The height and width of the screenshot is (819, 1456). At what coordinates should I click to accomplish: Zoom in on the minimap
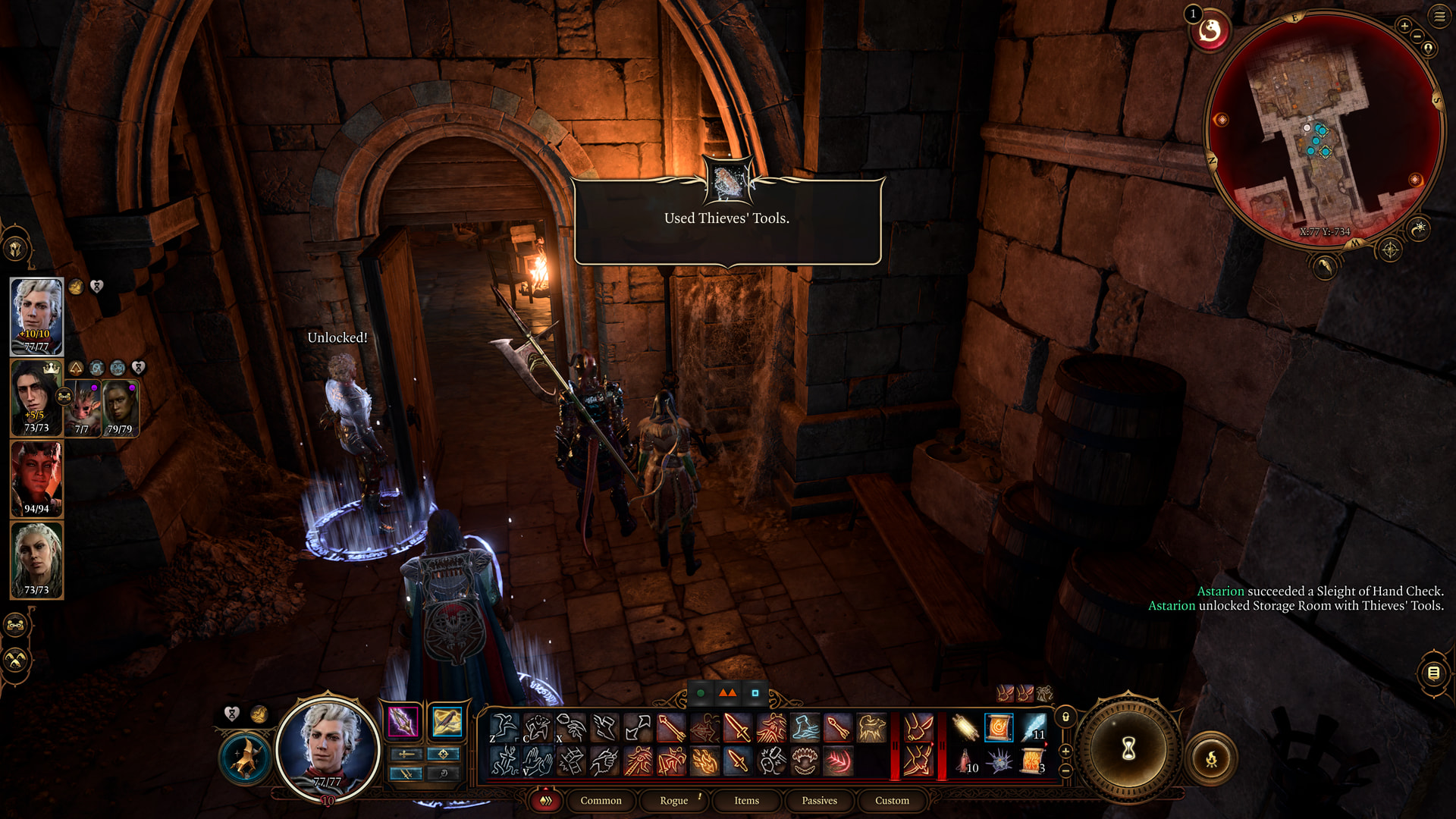(1404, 27)
